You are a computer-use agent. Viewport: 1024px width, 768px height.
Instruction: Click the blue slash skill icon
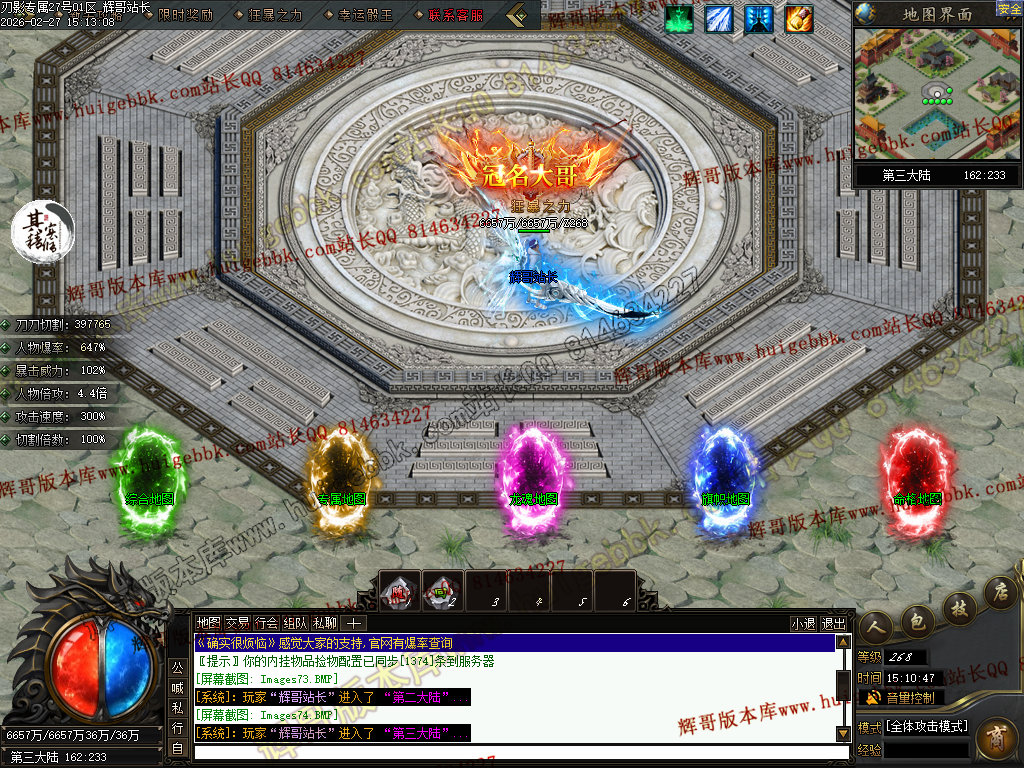tap(719, 19)
